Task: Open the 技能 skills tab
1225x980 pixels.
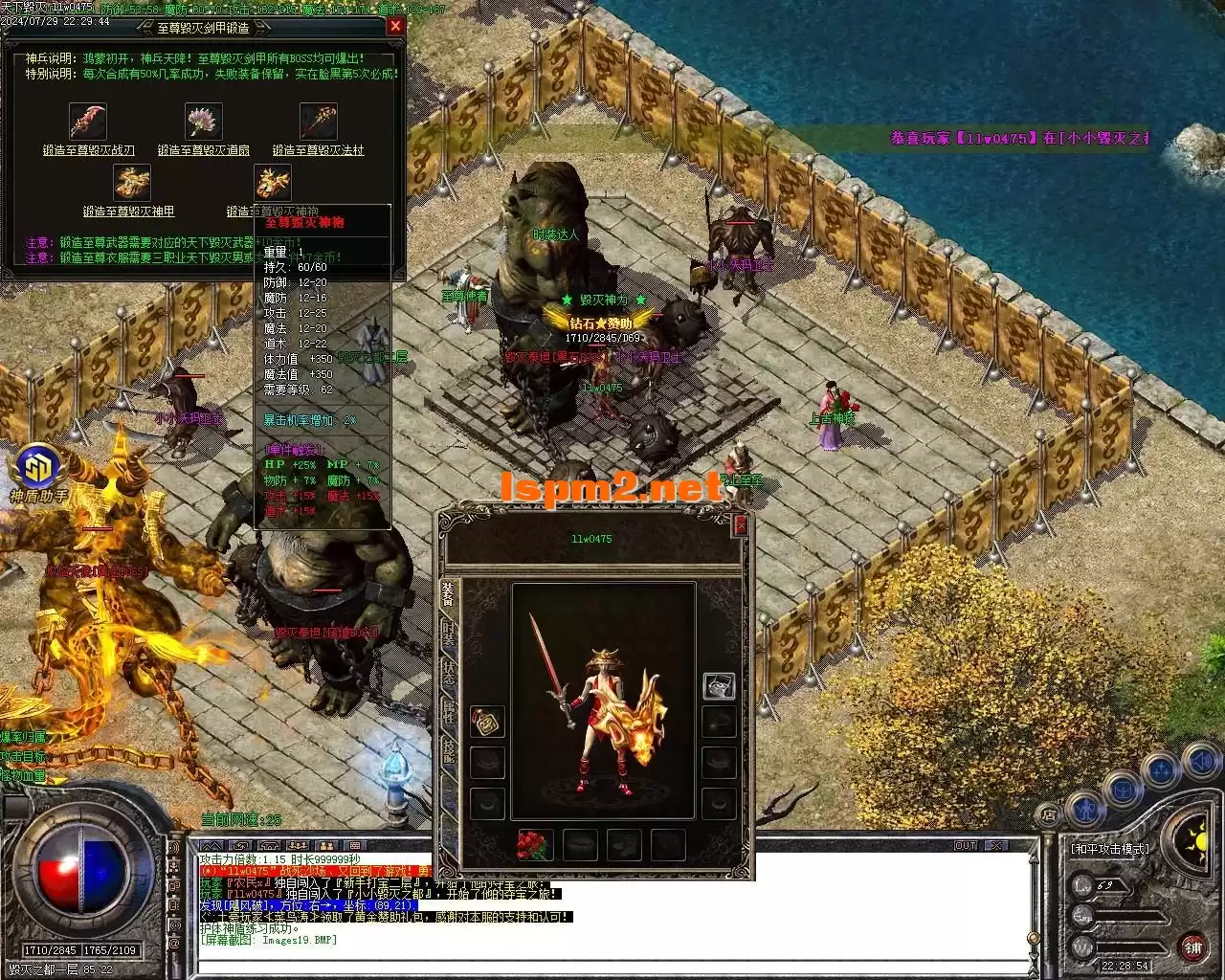Action: [448, 751]
